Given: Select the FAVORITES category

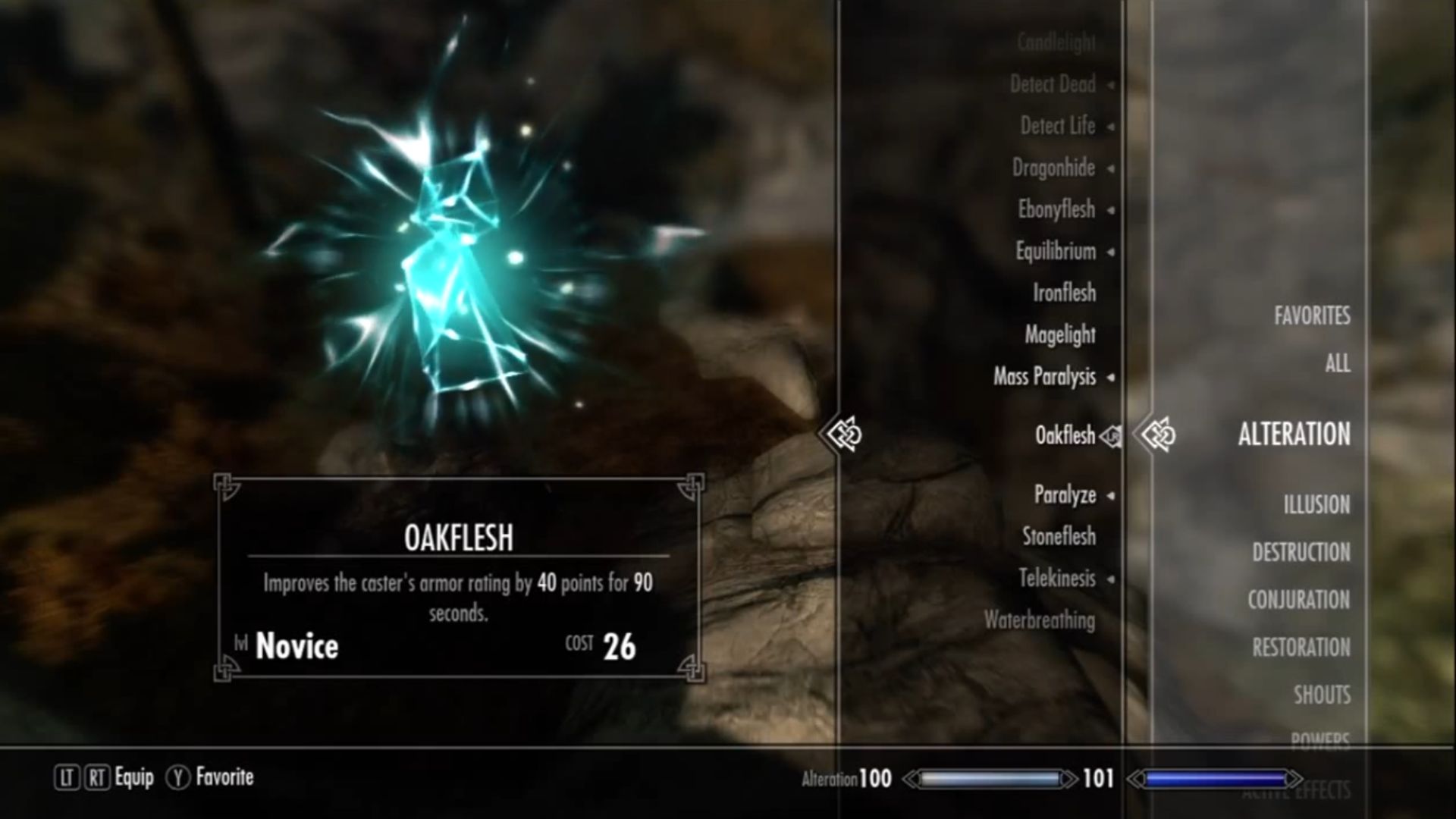Looking at the screenshot, I should pos(1313,316).
